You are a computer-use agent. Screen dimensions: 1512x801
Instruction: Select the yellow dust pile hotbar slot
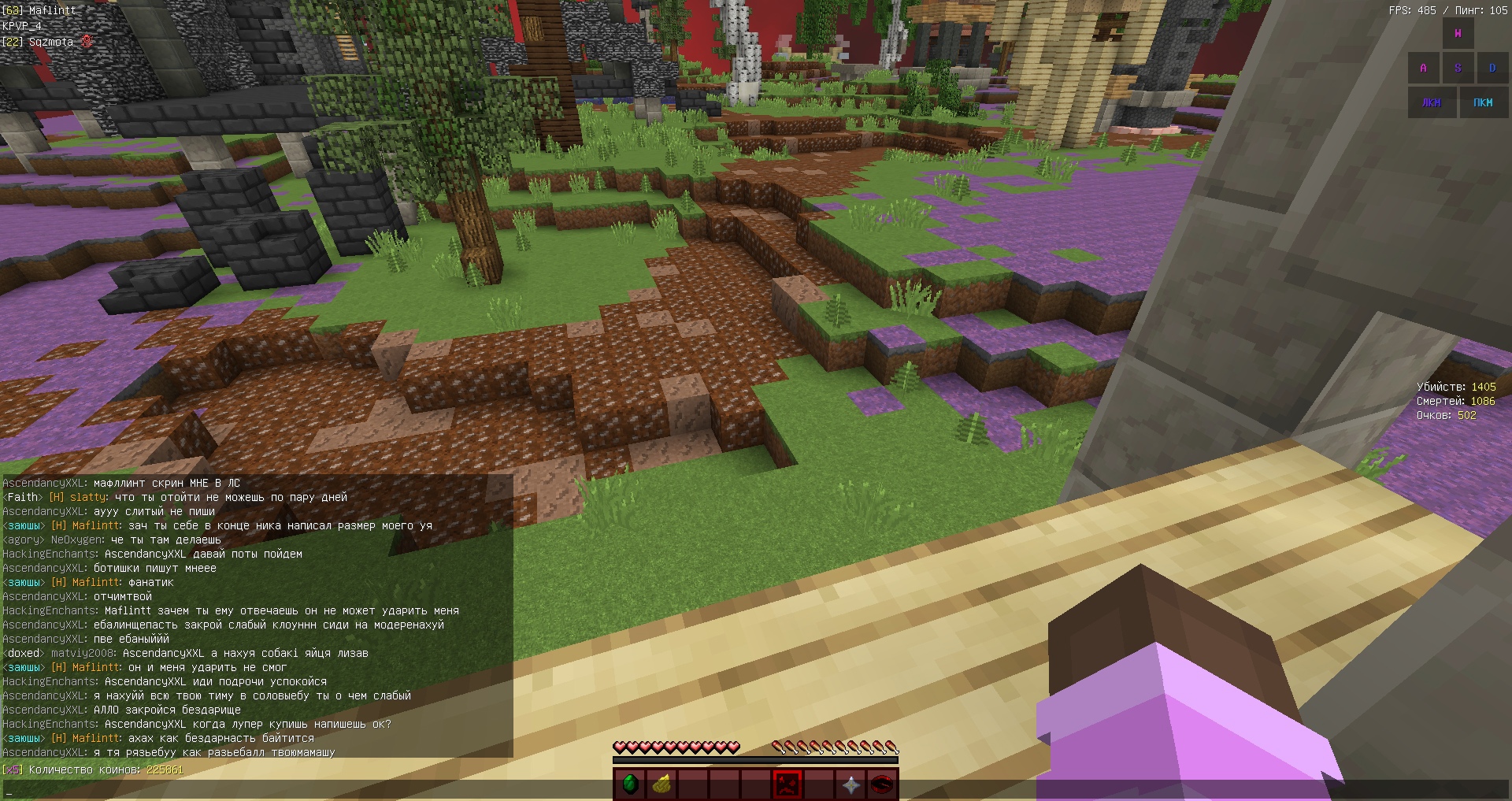(661, 784)
